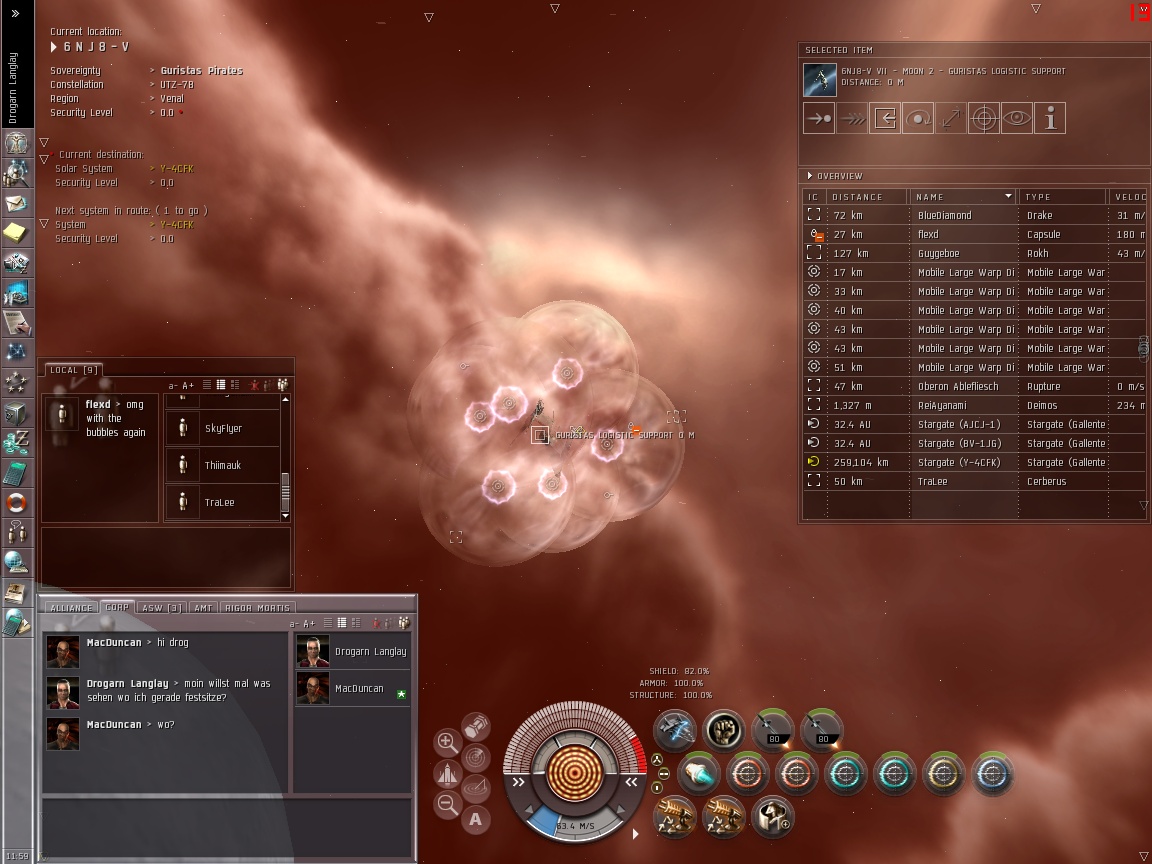This screenshot has height=864, width=1152.
Task: Switch to the Rigor Mortis chat tab
Action: [257, 607]
